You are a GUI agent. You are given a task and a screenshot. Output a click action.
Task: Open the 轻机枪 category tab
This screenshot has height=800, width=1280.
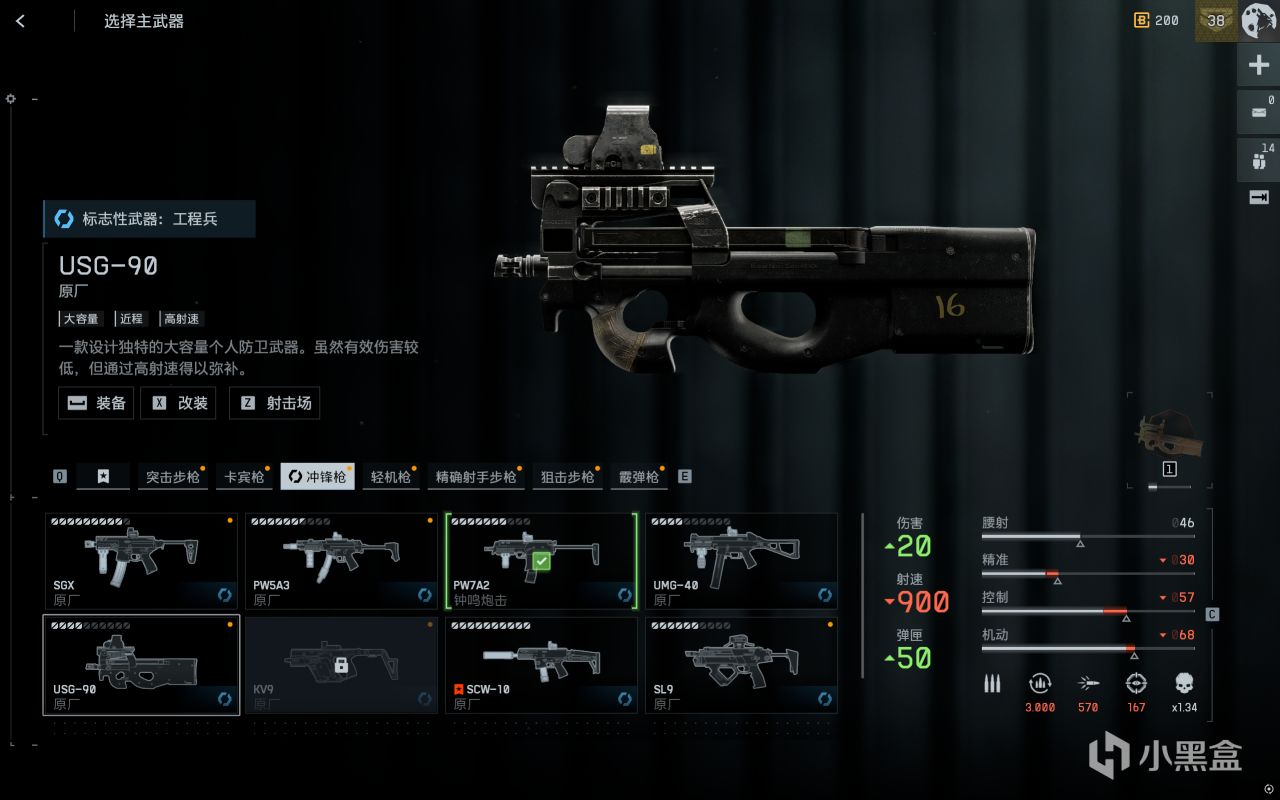click(391, 477)
